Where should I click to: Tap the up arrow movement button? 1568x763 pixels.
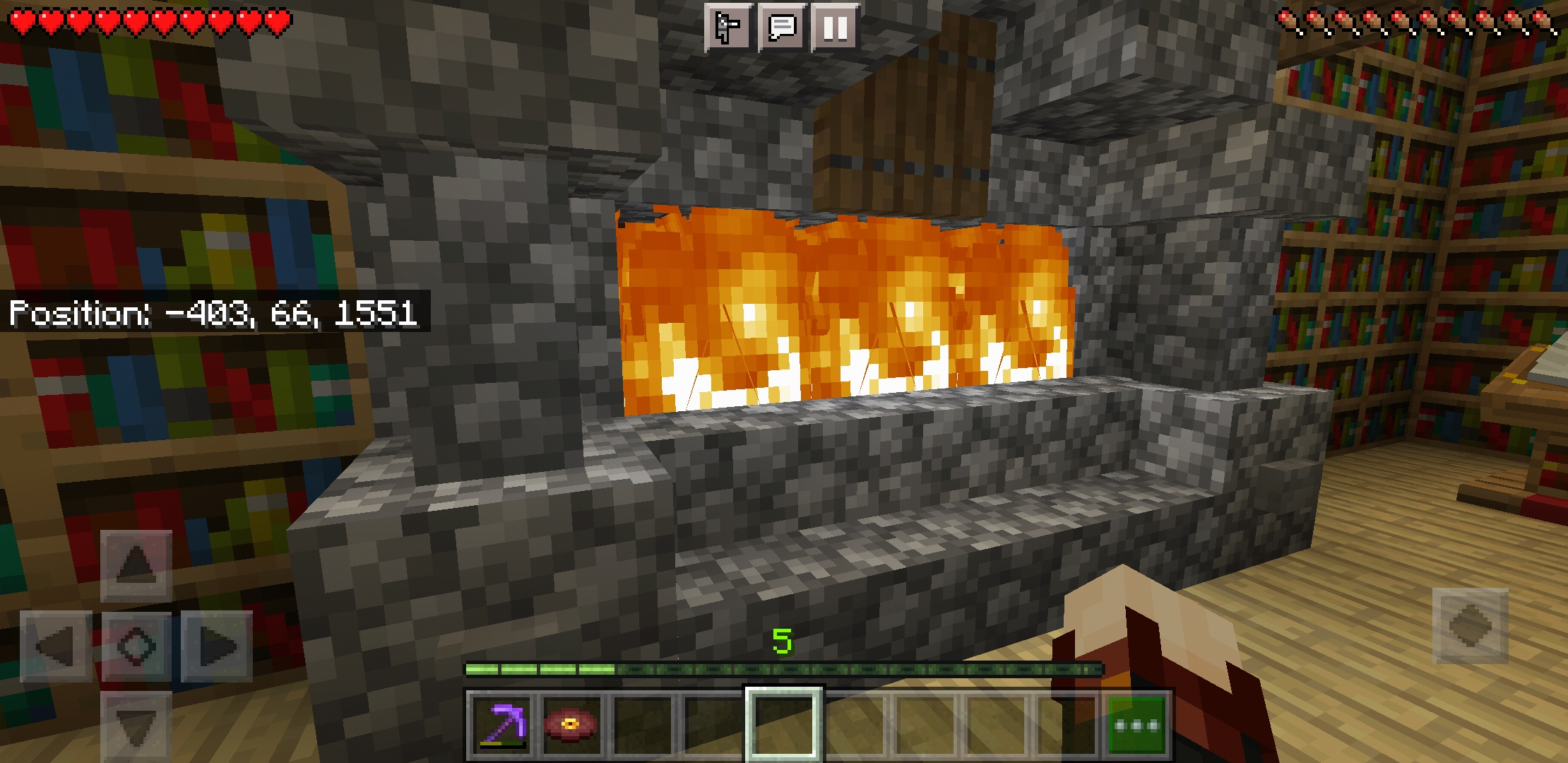(x=136, y=566)
